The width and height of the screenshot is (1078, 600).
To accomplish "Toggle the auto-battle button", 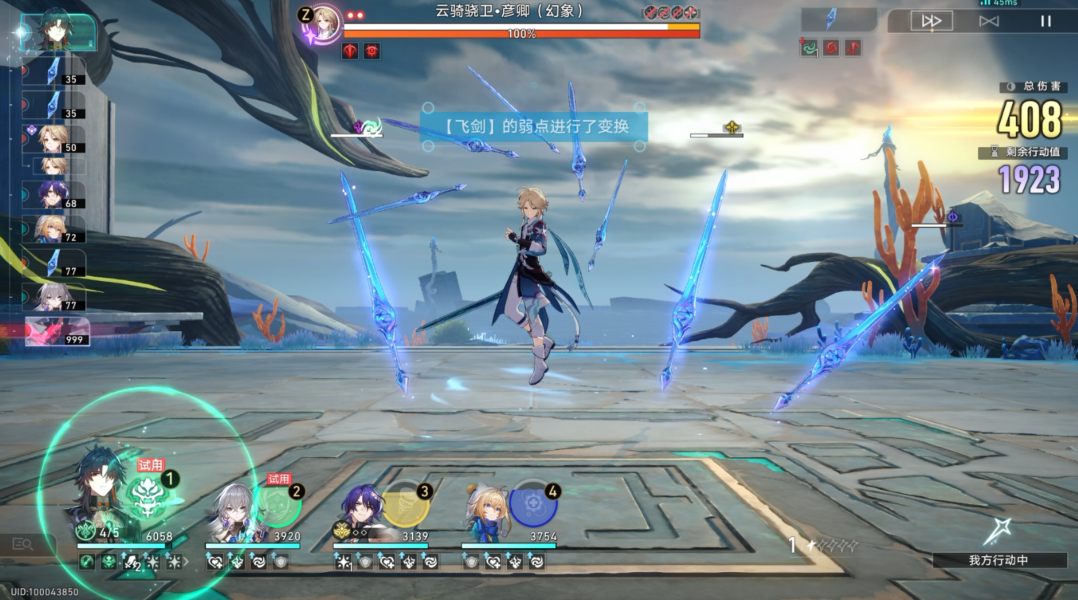I will (x=989, y=21).
